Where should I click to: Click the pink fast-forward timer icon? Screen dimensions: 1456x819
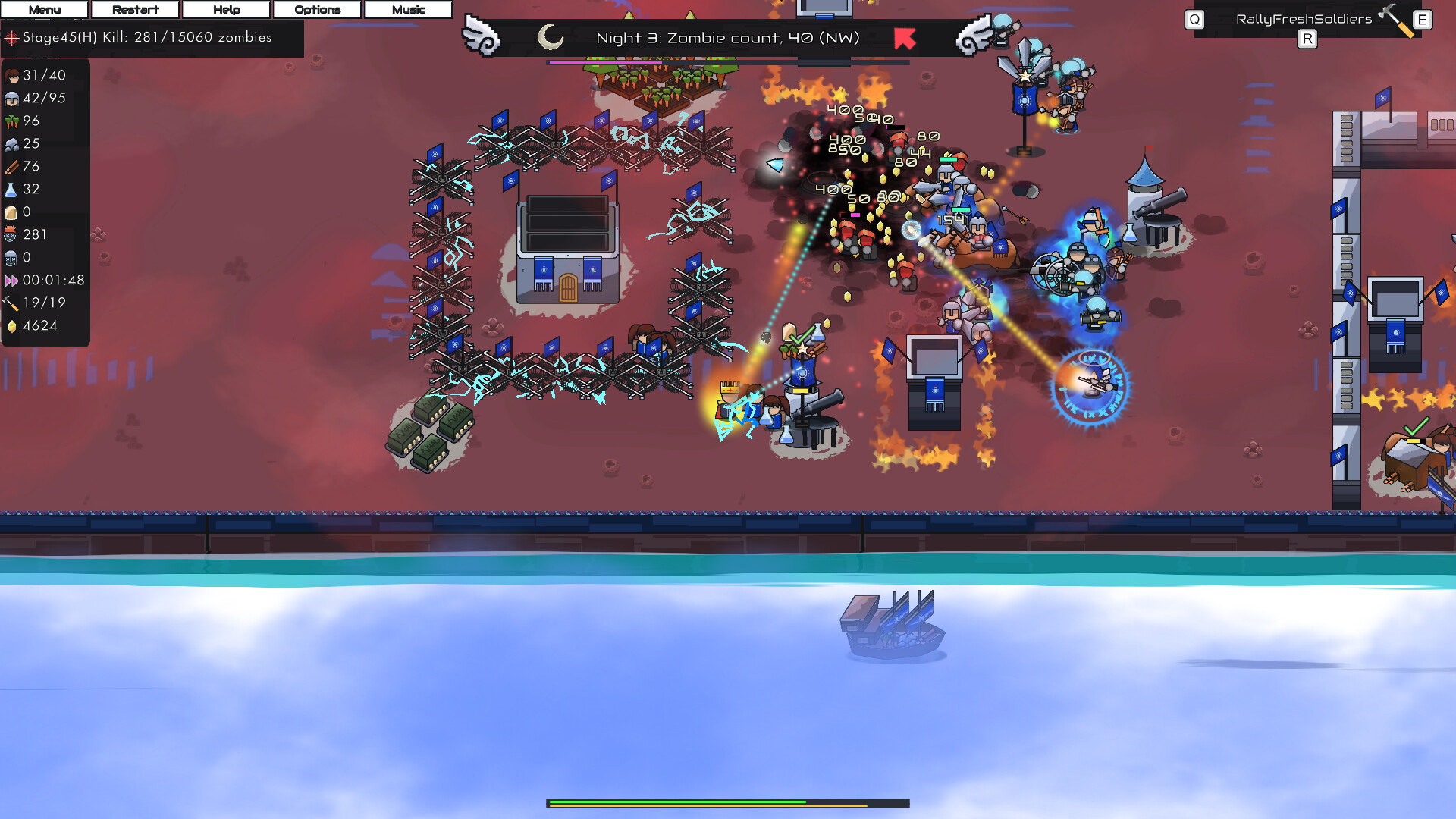[13, 280]
